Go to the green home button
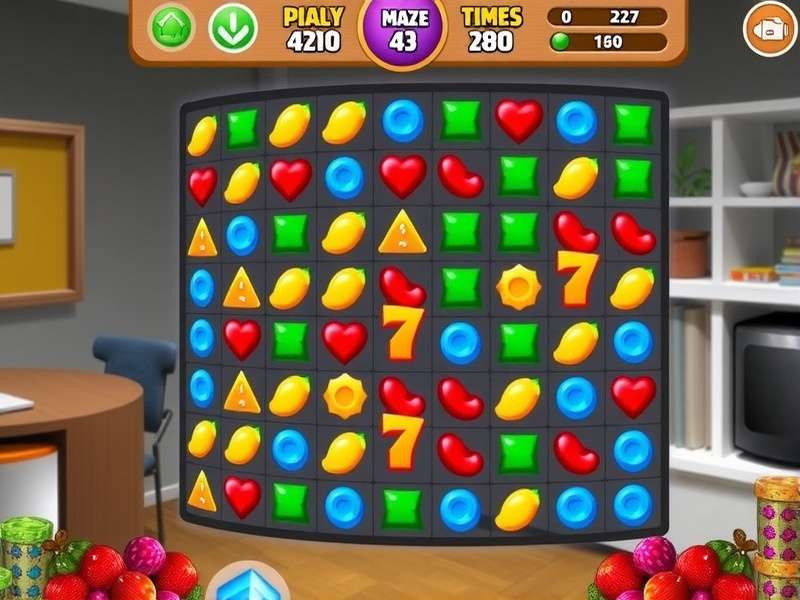Screen dimensions: 800x600 [170, 28]
